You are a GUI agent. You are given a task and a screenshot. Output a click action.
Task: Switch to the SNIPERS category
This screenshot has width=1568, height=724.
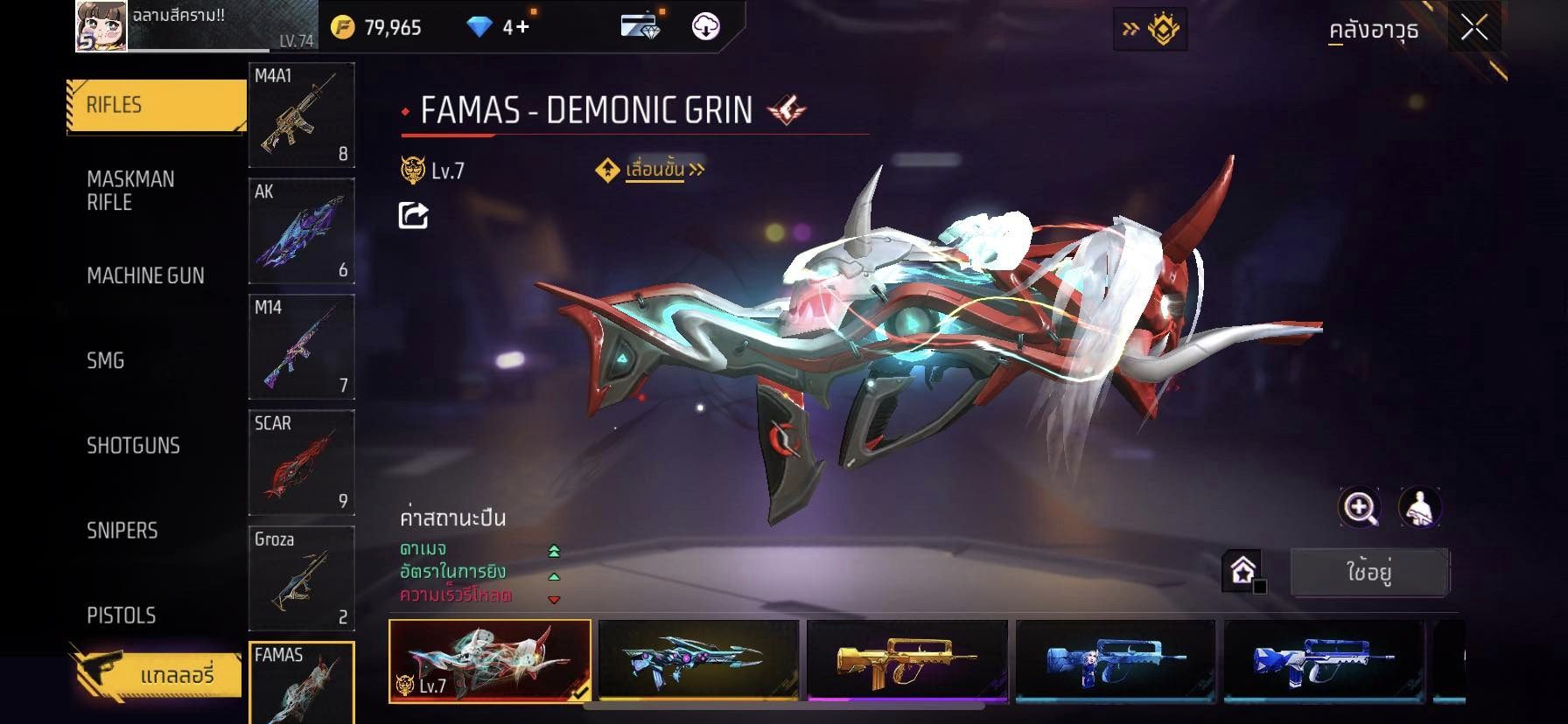coord(122,530)
